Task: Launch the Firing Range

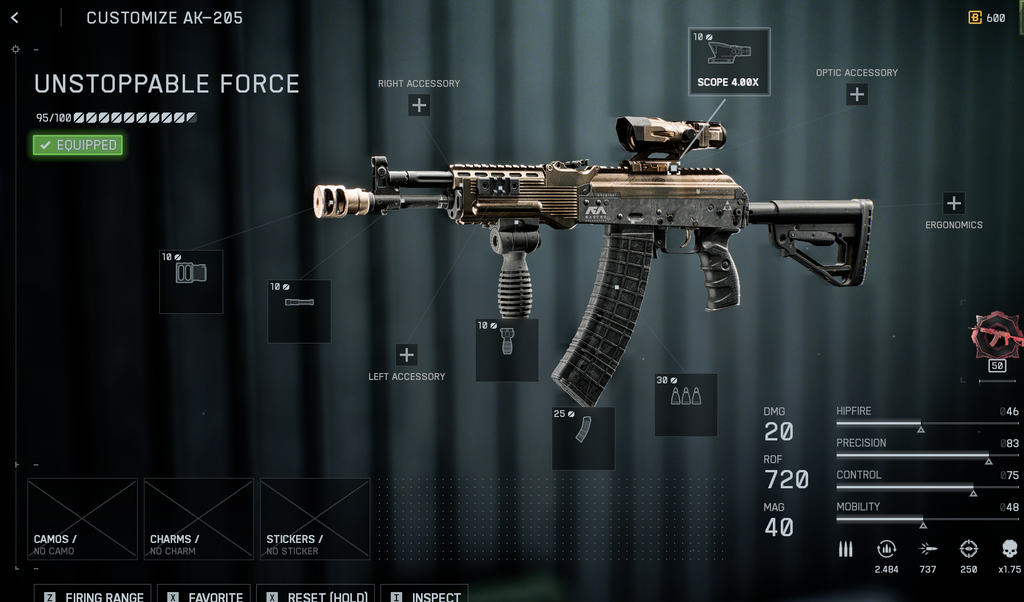Action: point(94,596)
